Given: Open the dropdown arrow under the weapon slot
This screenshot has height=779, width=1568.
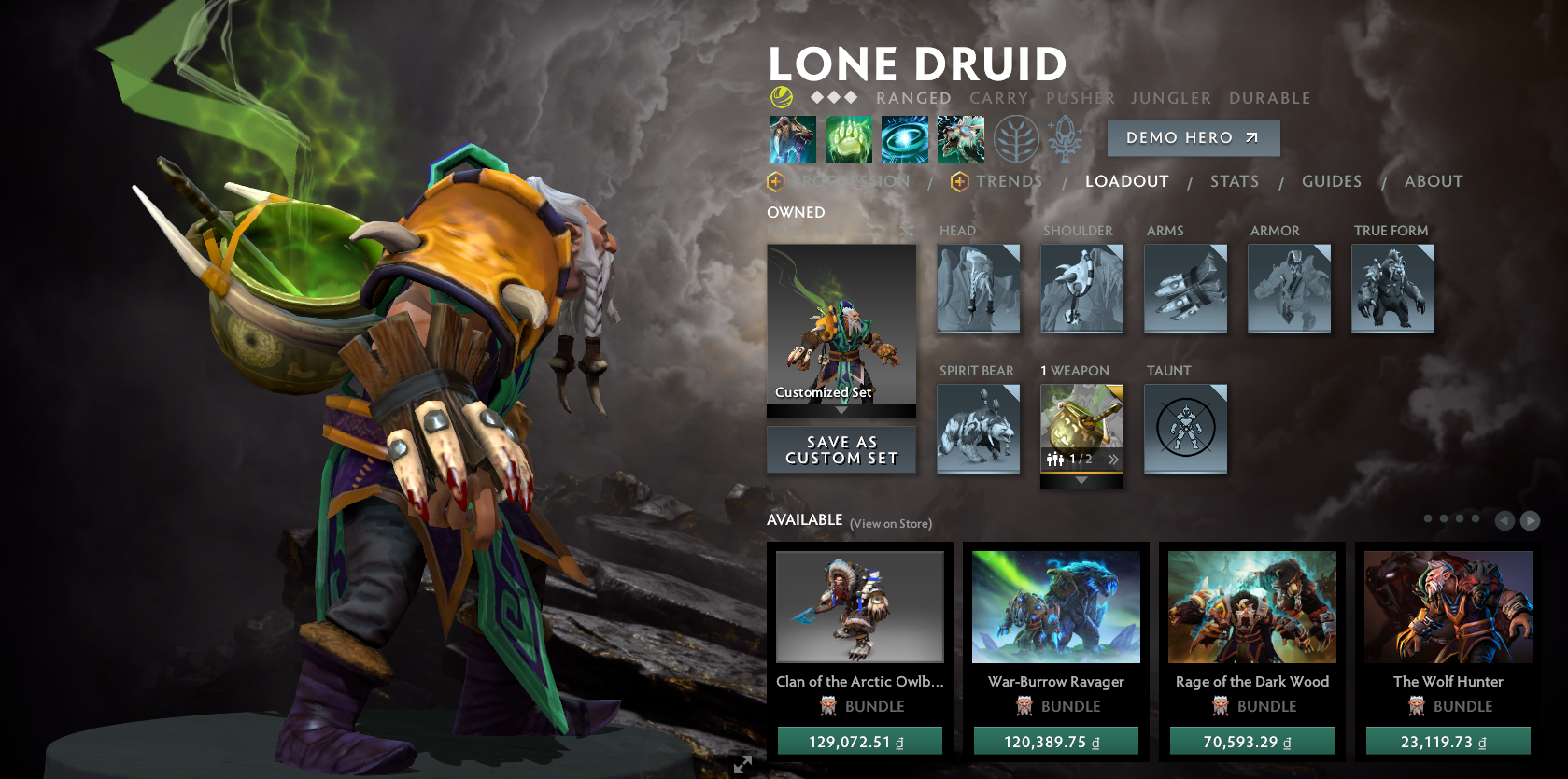Looking at the screenshot, I should pyautogui.click(x=1082, y=480).
